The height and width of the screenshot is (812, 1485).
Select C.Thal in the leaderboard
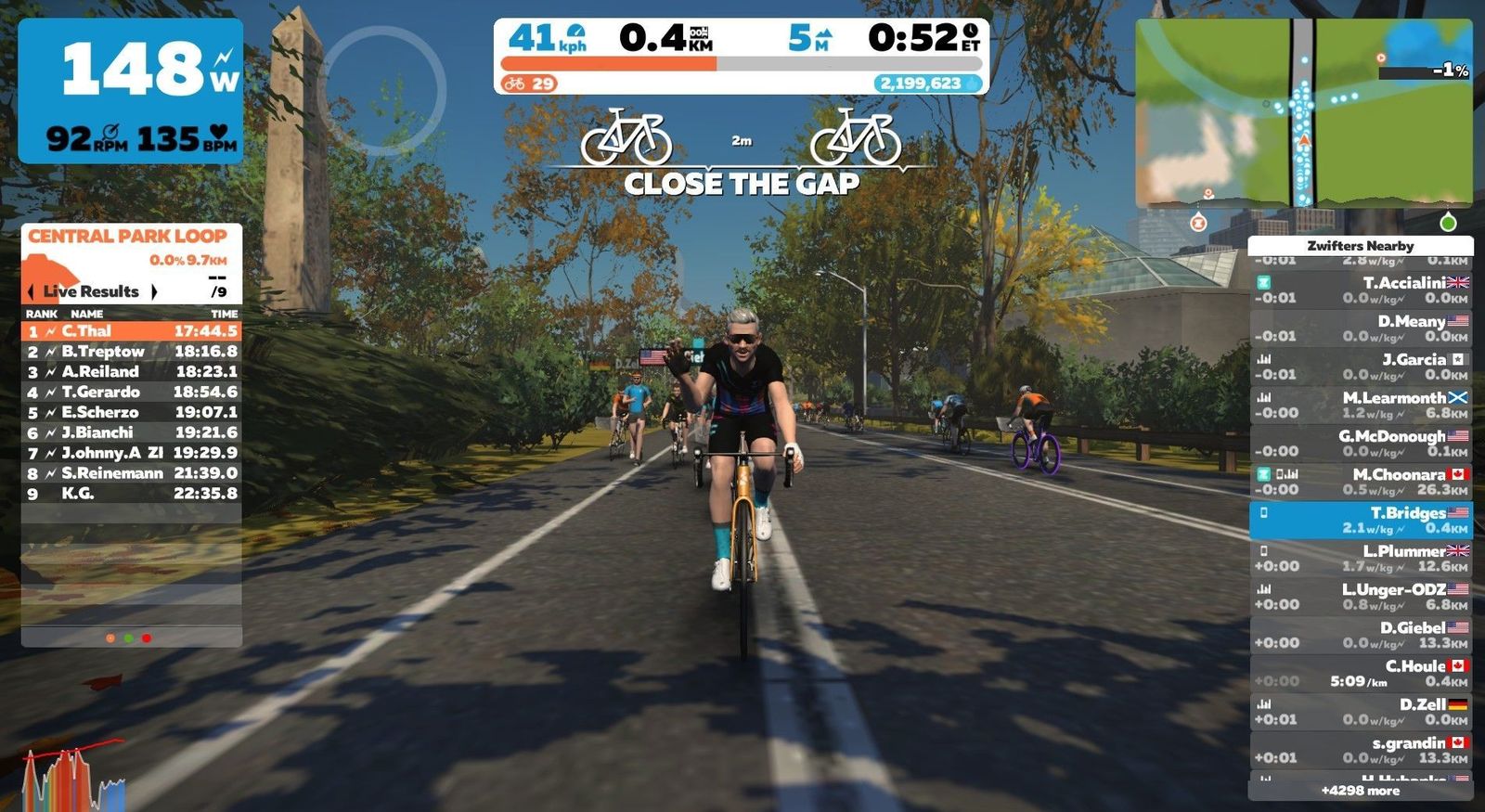pos(131,331)
